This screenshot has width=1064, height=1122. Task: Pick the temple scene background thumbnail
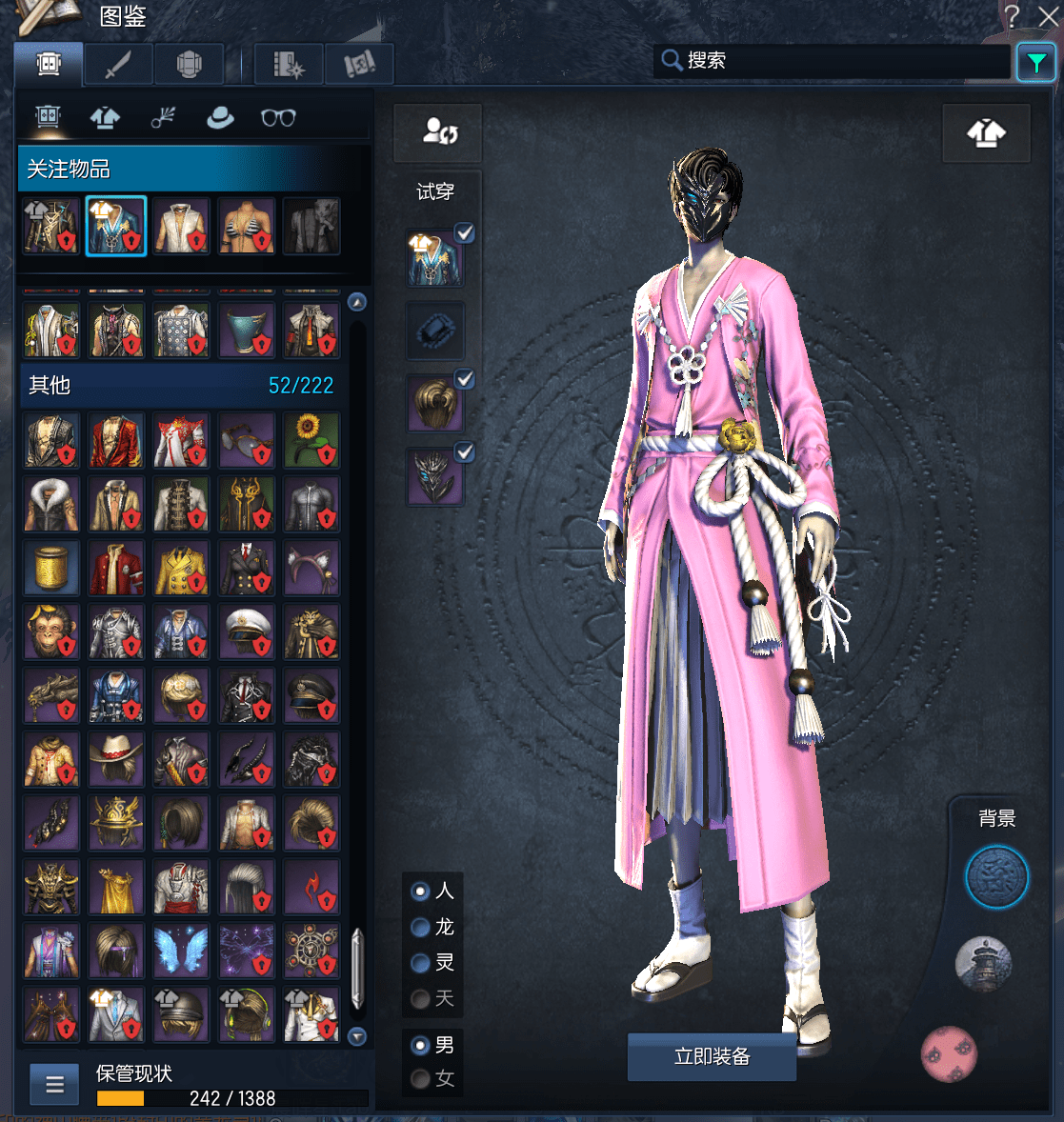point(984,963)
